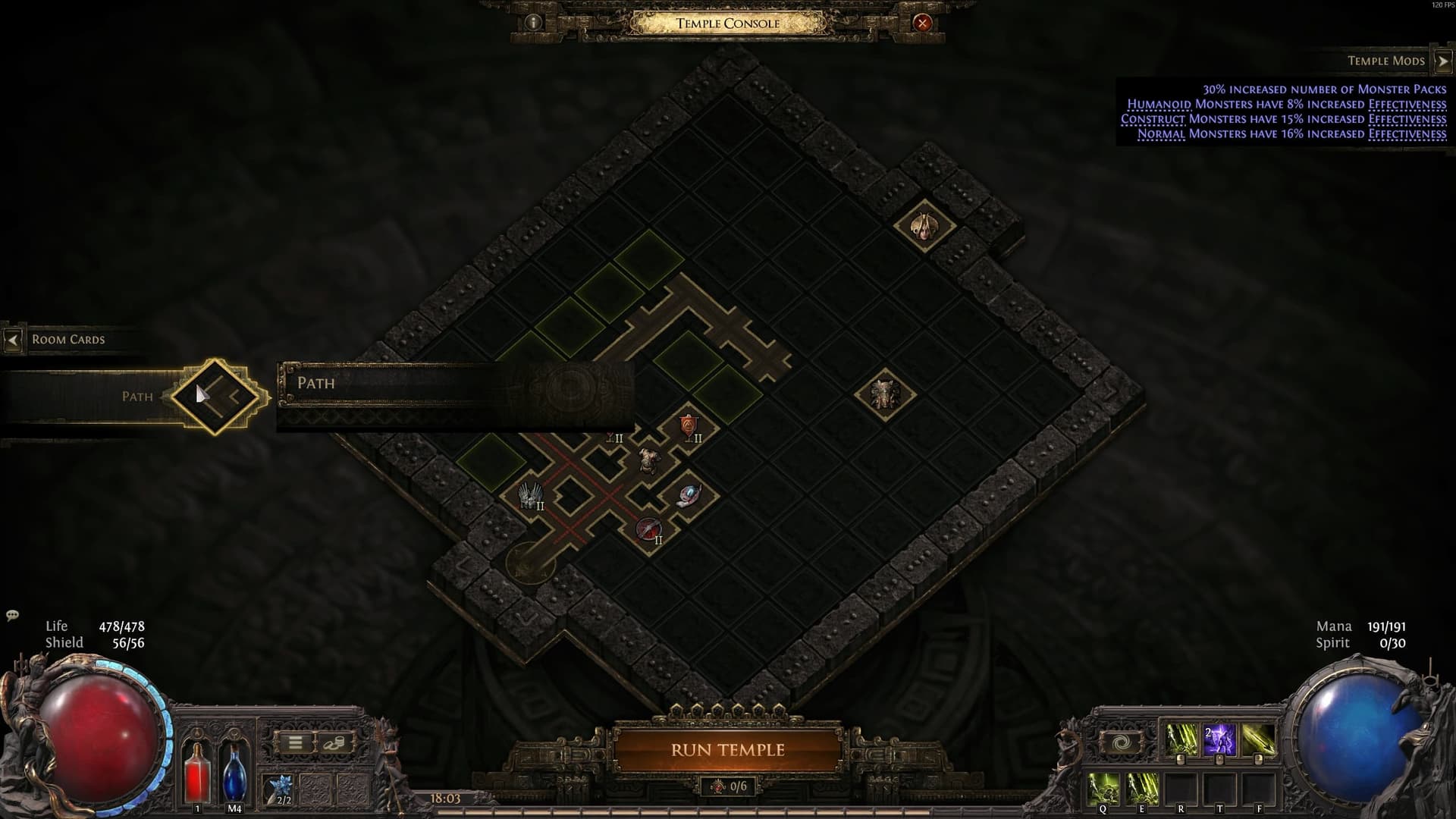Select the blue eye amulet room icon
The width and height of the screenshot is (1456, 819).
(690, 494)
